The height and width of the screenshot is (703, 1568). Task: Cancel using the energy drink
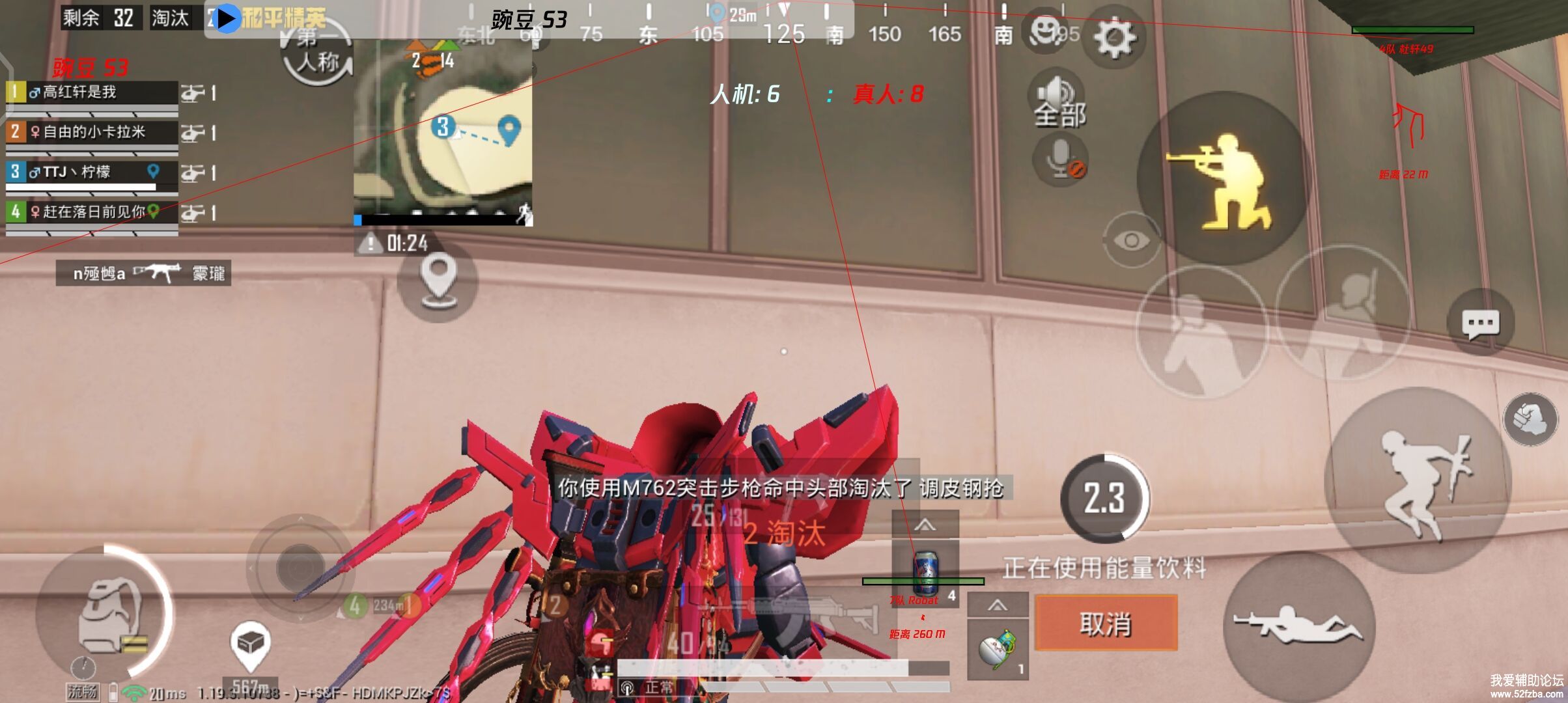[1106, 623]
